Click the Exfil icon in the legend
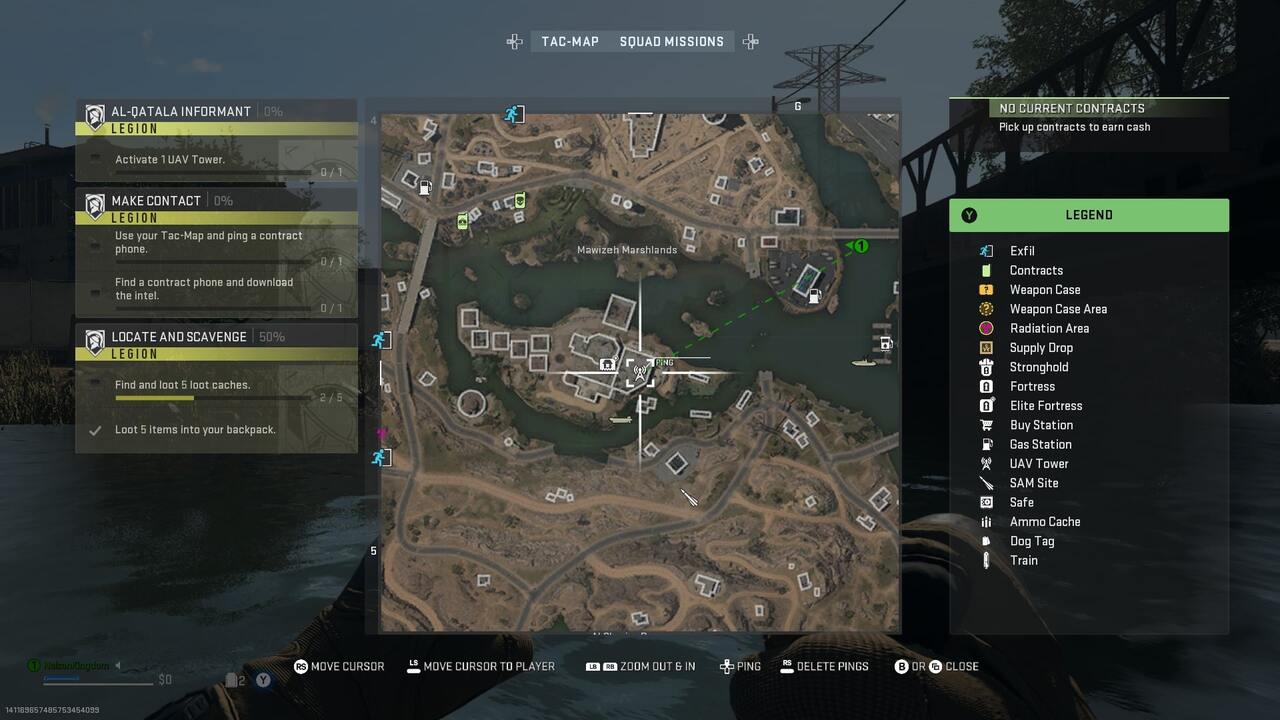The width and height of the screenshot is (1280, 720). (x=985, y=250)
